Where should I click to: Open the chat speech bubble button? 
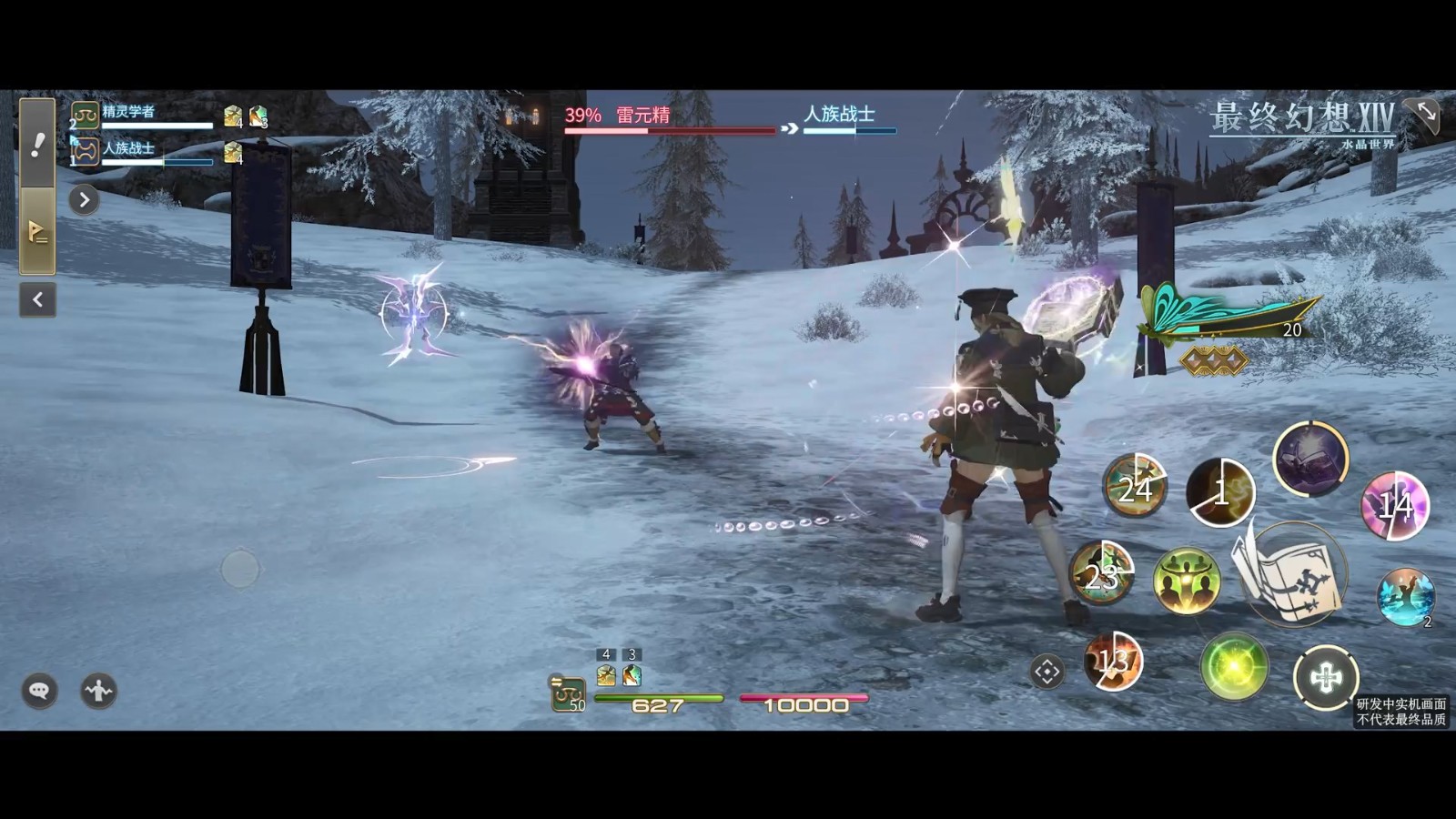(39, 691)
